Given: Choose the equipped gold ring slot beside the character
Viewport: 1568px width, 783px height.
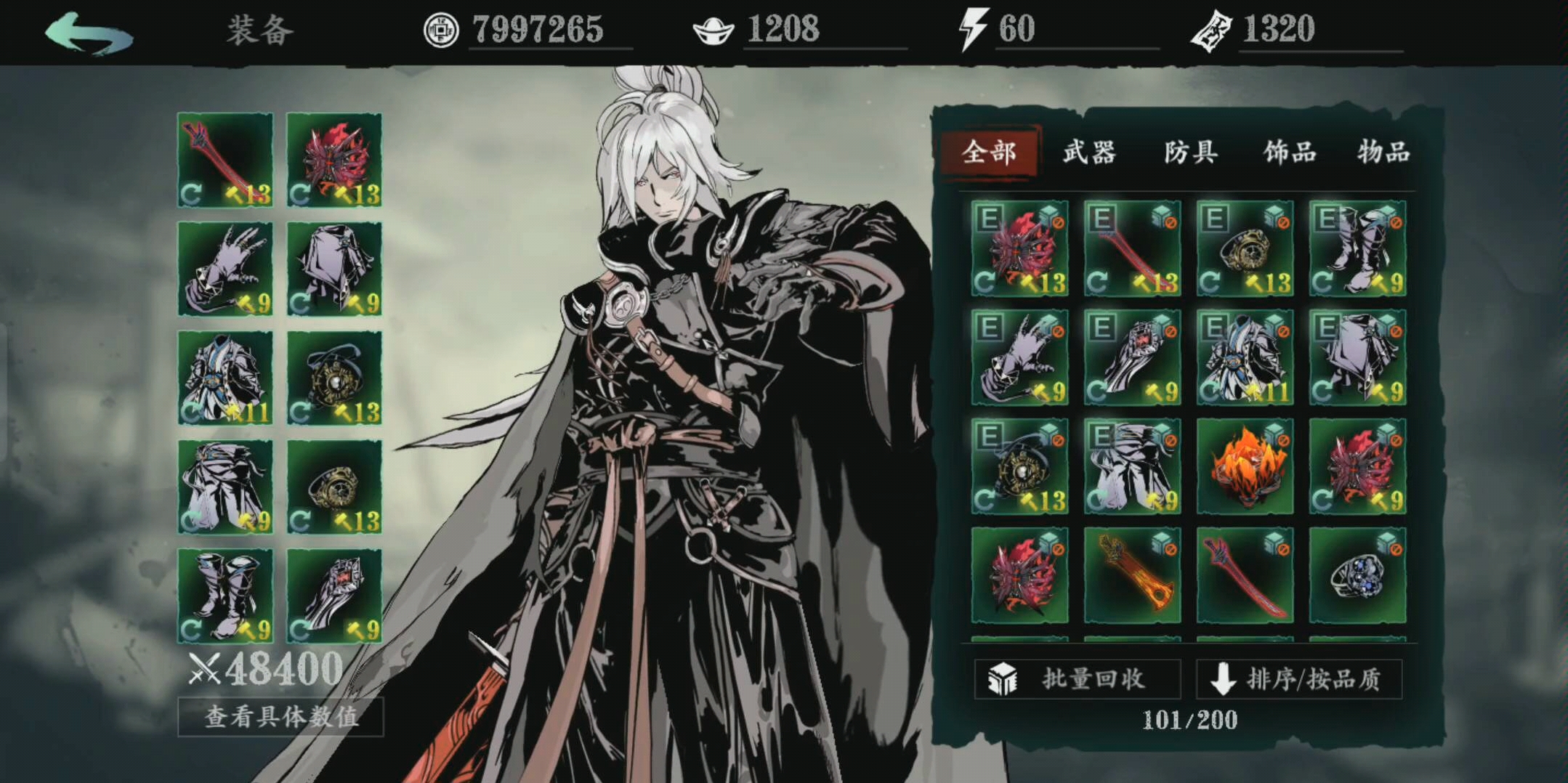Looking at the screenshot, I should (x=334, y=487).
